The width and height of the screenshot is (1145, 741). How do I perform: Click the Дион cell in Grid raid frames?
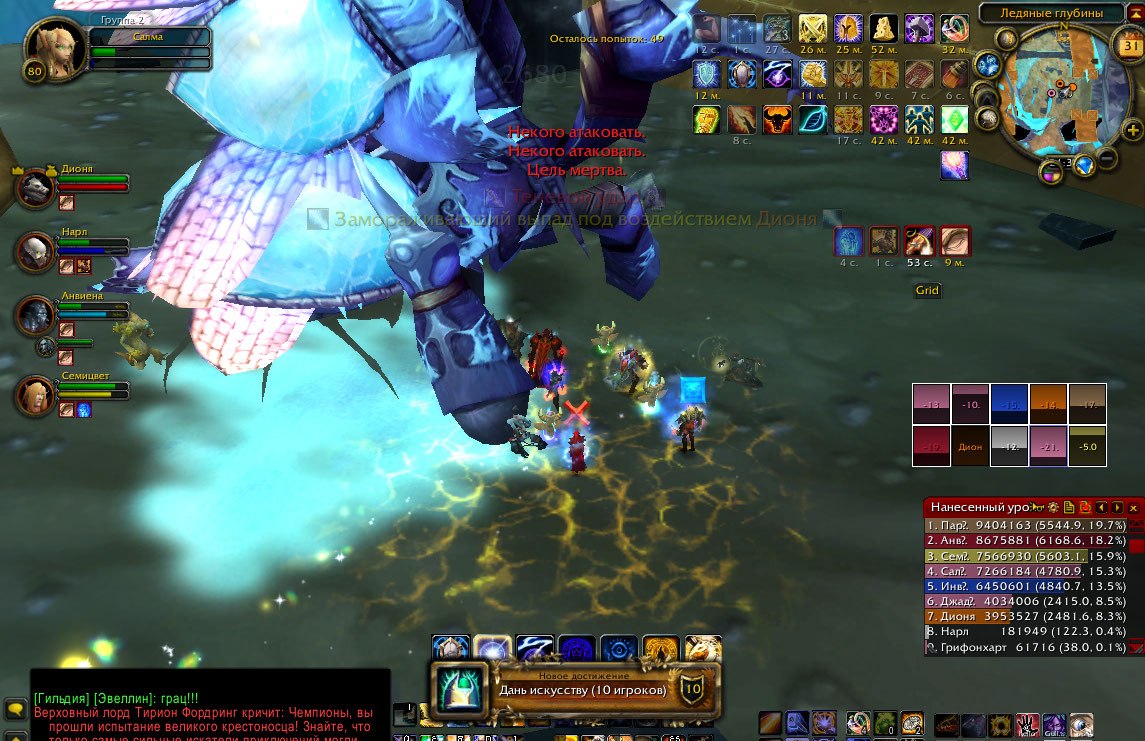969,447
